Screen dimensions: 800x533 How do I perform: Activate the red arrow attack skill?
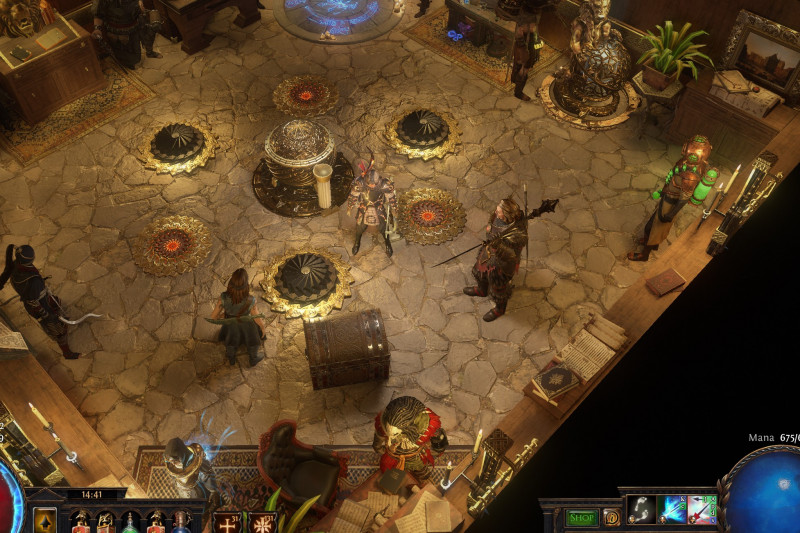point(702,510)
